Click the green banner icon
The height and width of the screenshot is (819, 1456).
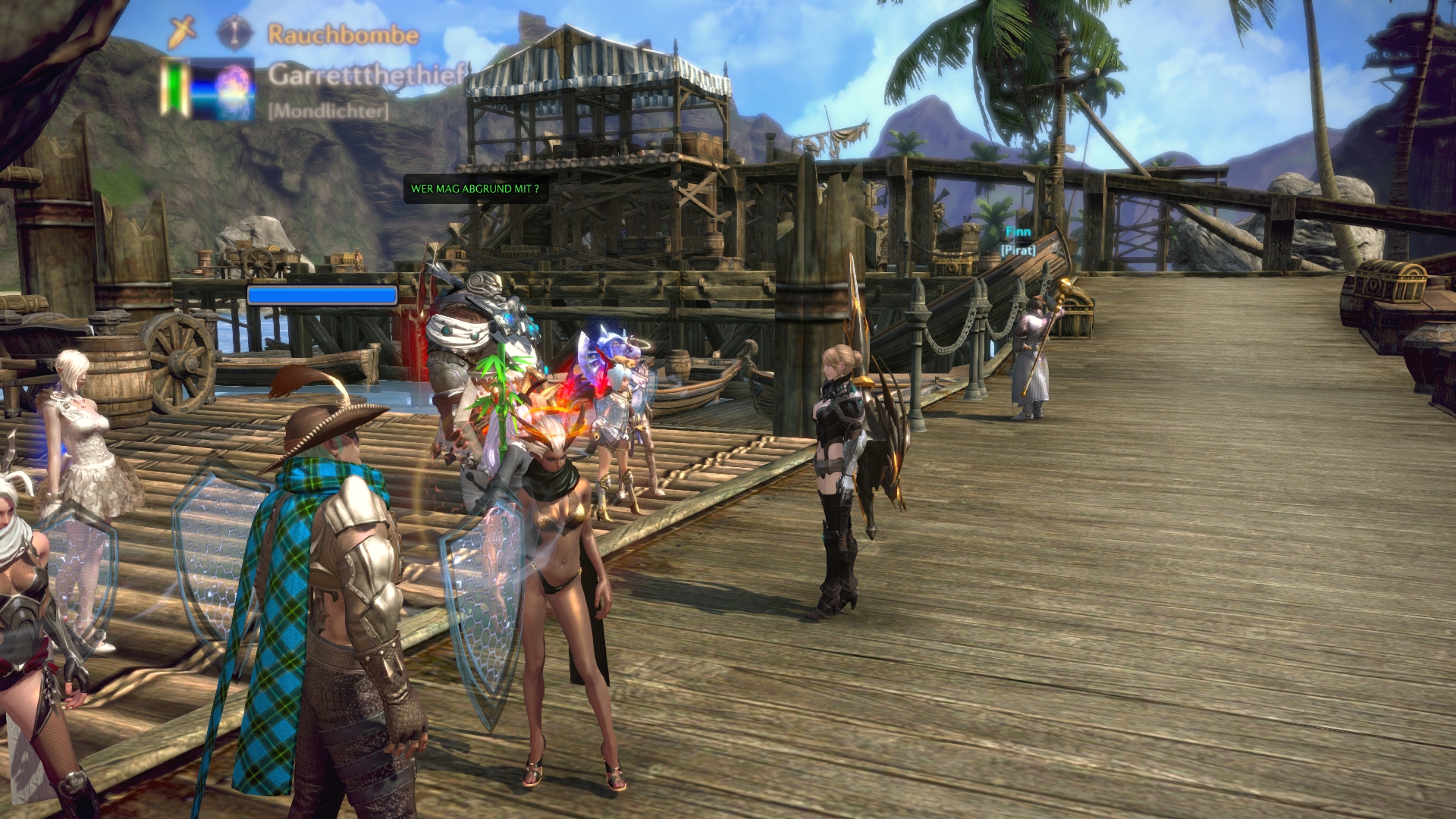coord(176,88)
